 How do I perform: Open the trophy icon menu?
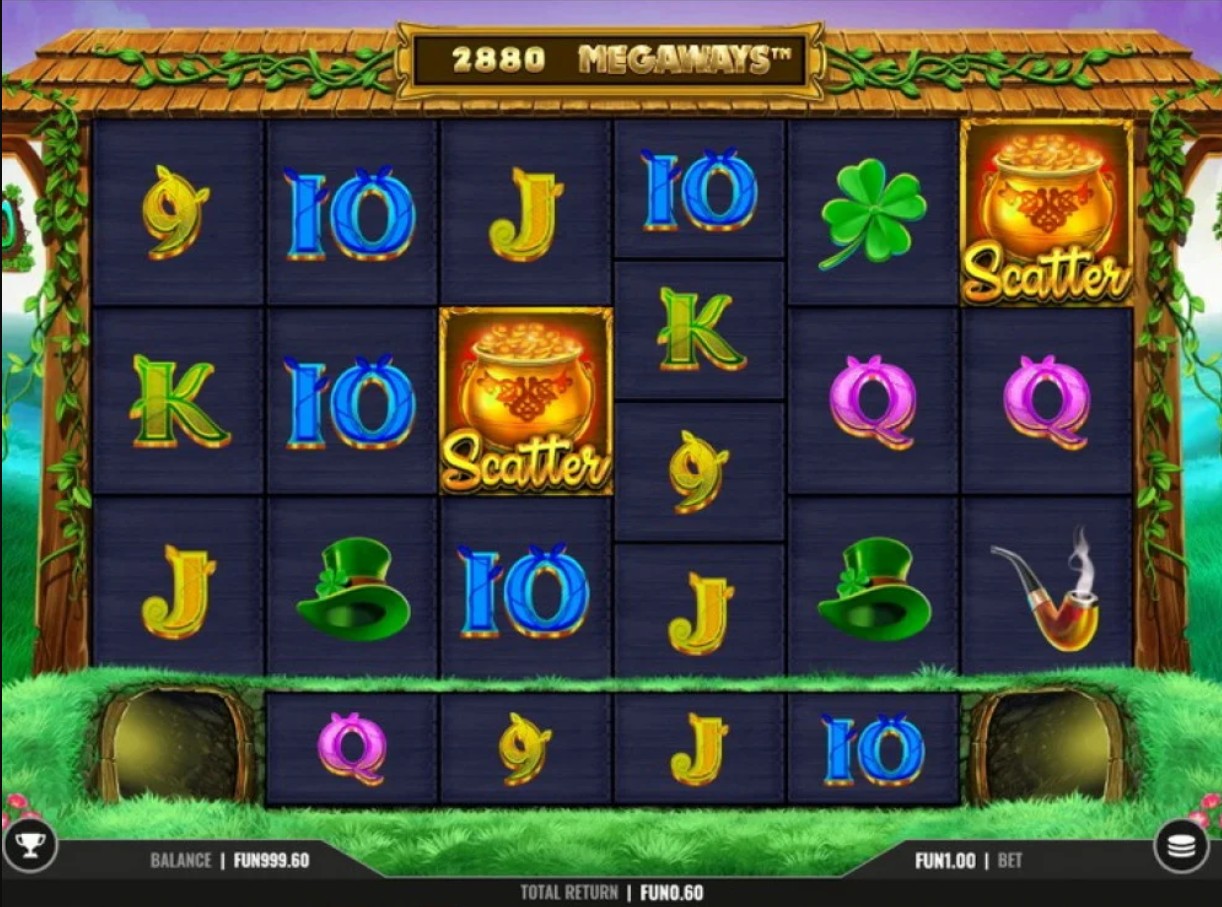pos(30,846)
